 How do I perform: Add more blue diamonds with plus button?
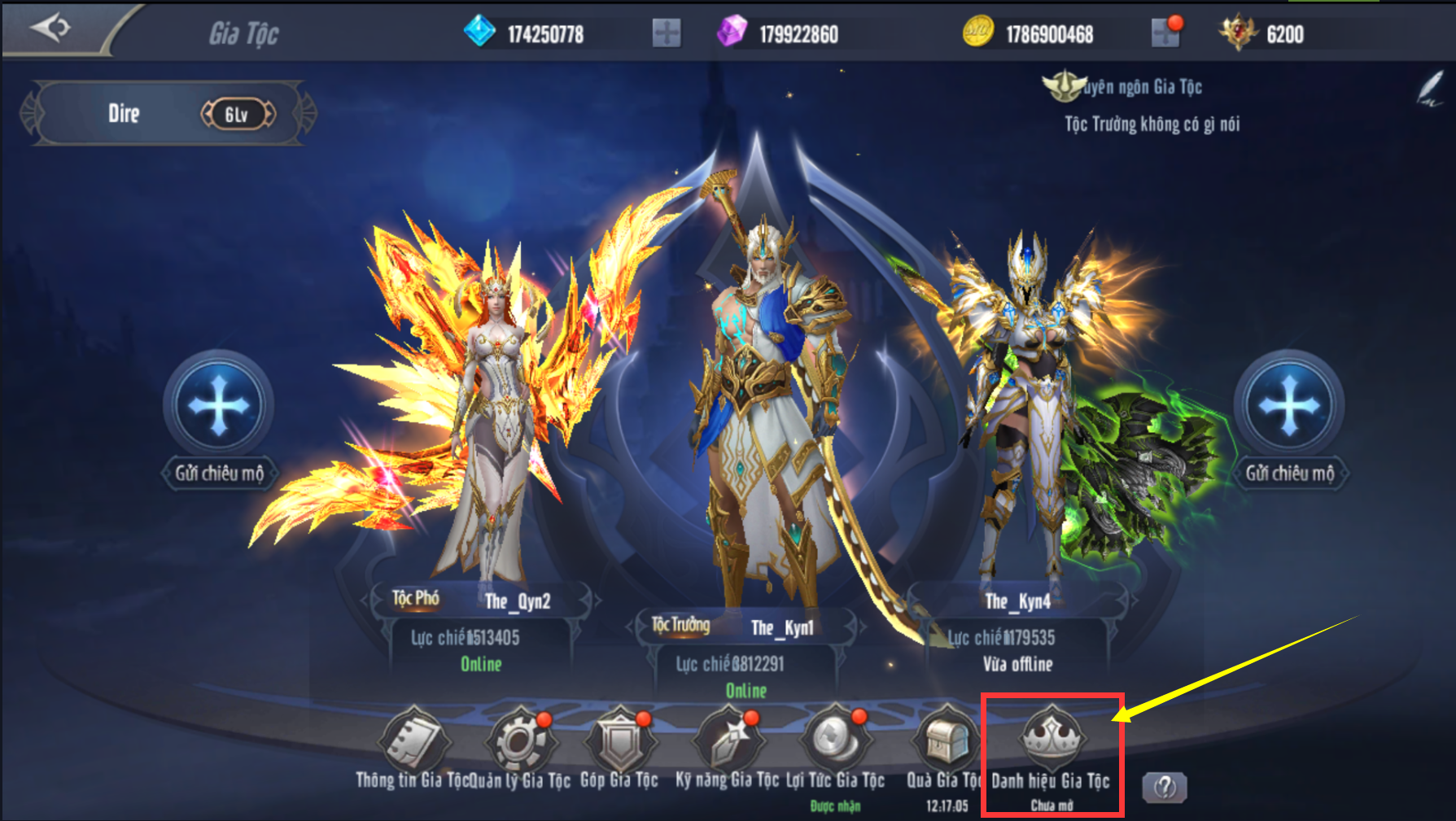(666, 33)
